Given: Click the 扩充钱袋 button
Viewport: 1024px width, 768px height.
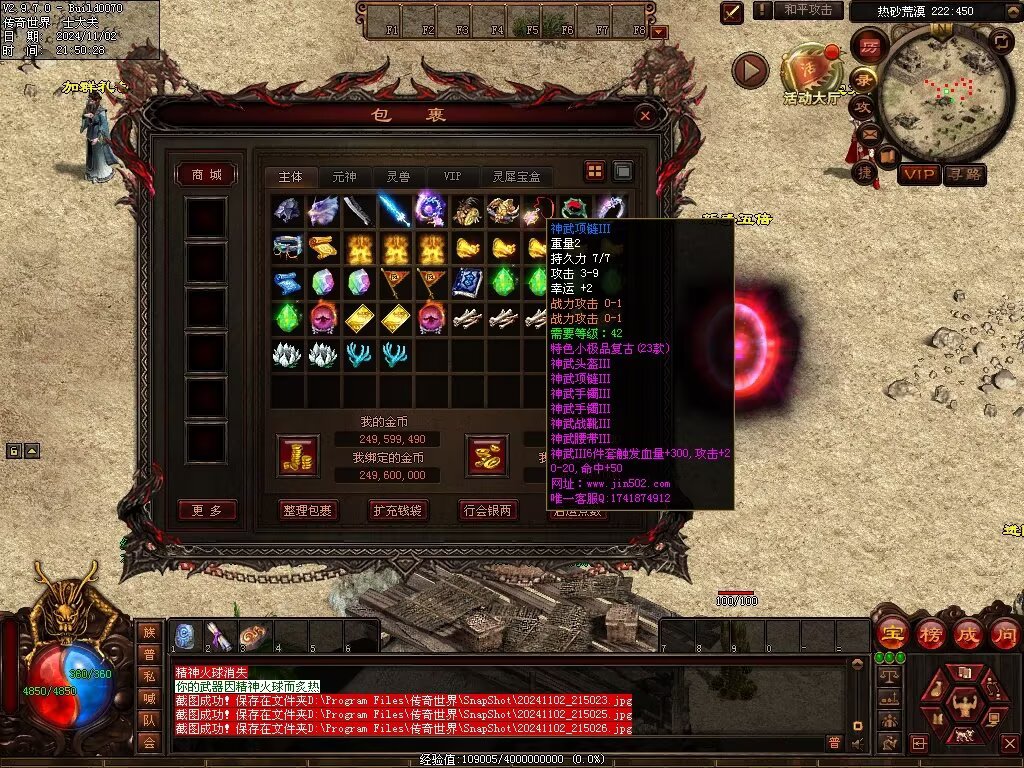Looking at the screenshot, I should click(x=398, y=510).
